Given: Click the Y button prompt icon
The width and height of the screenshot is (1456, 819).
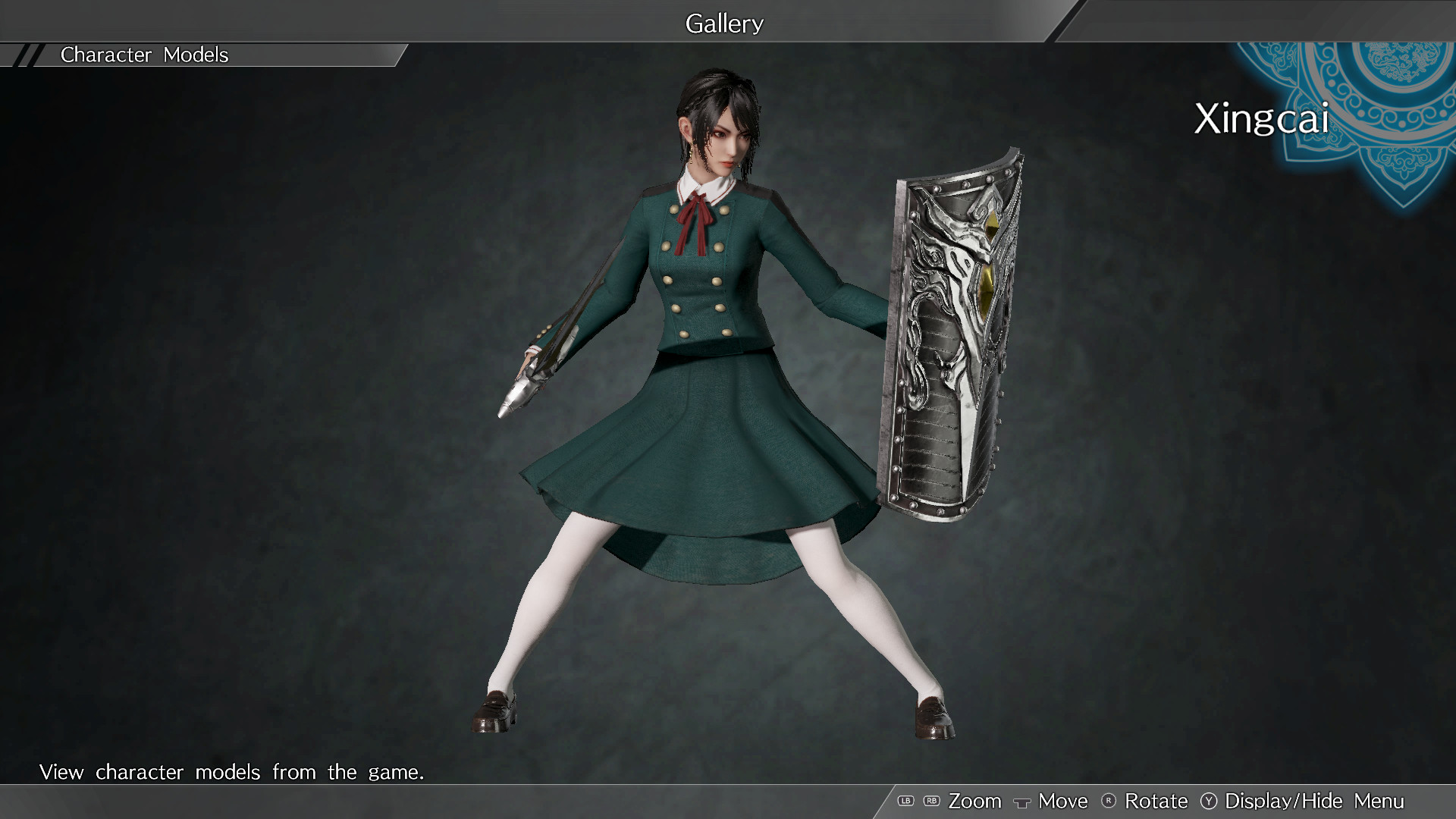Looking at the screenshot, I should pyautogui.click(x=1209, y=801).
